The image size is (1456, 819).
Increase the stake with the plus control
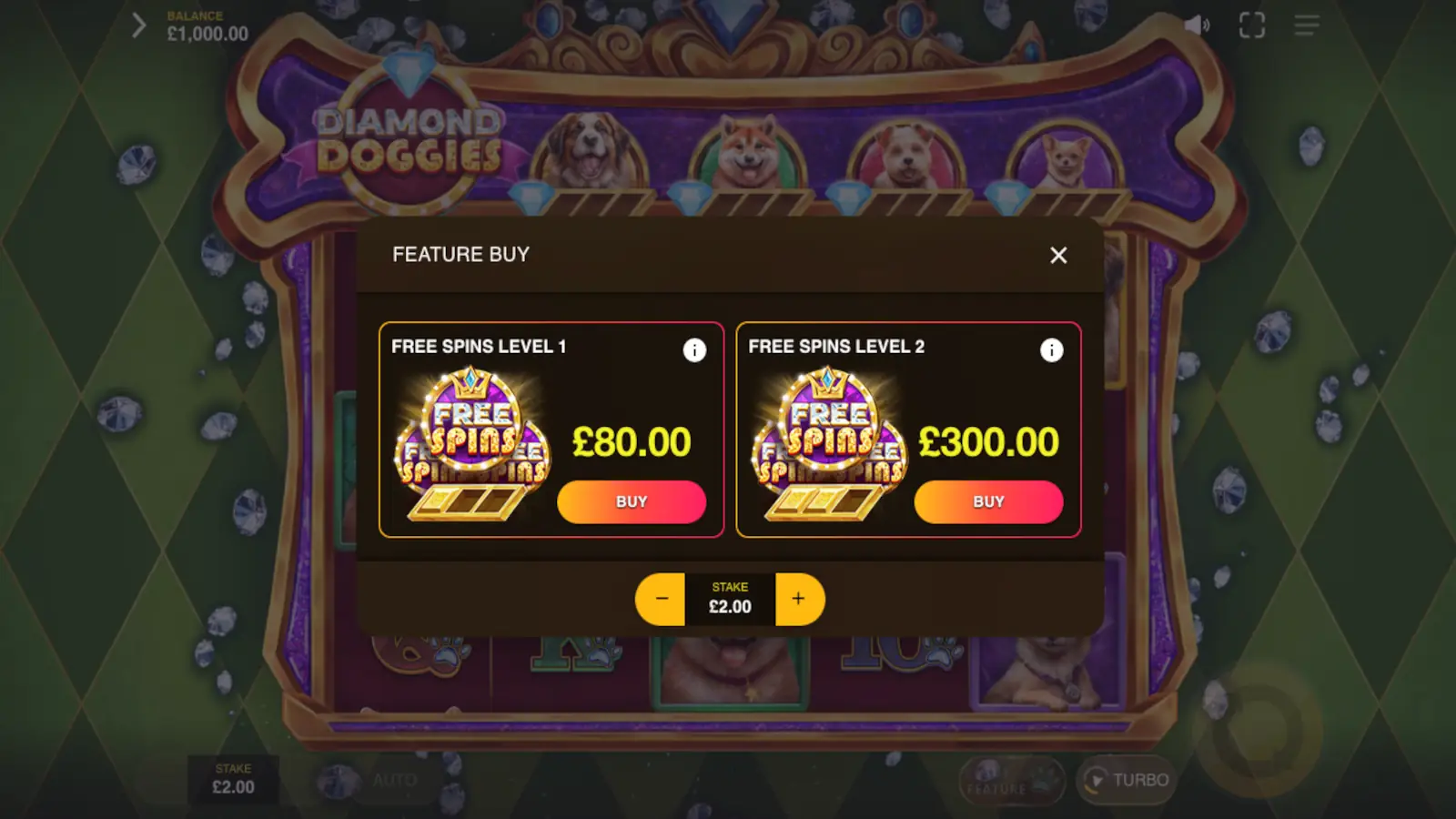(798, 599)
